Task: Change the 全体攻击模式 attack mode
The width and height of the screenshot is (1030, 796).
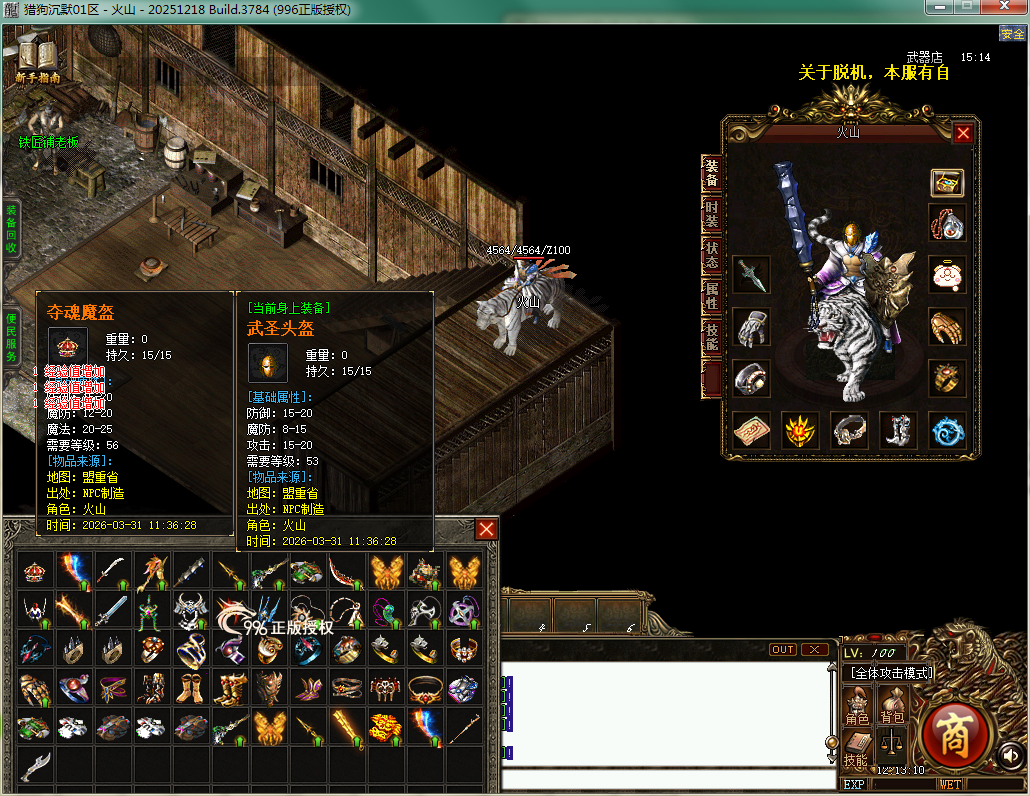Action: tap(889, 673)
